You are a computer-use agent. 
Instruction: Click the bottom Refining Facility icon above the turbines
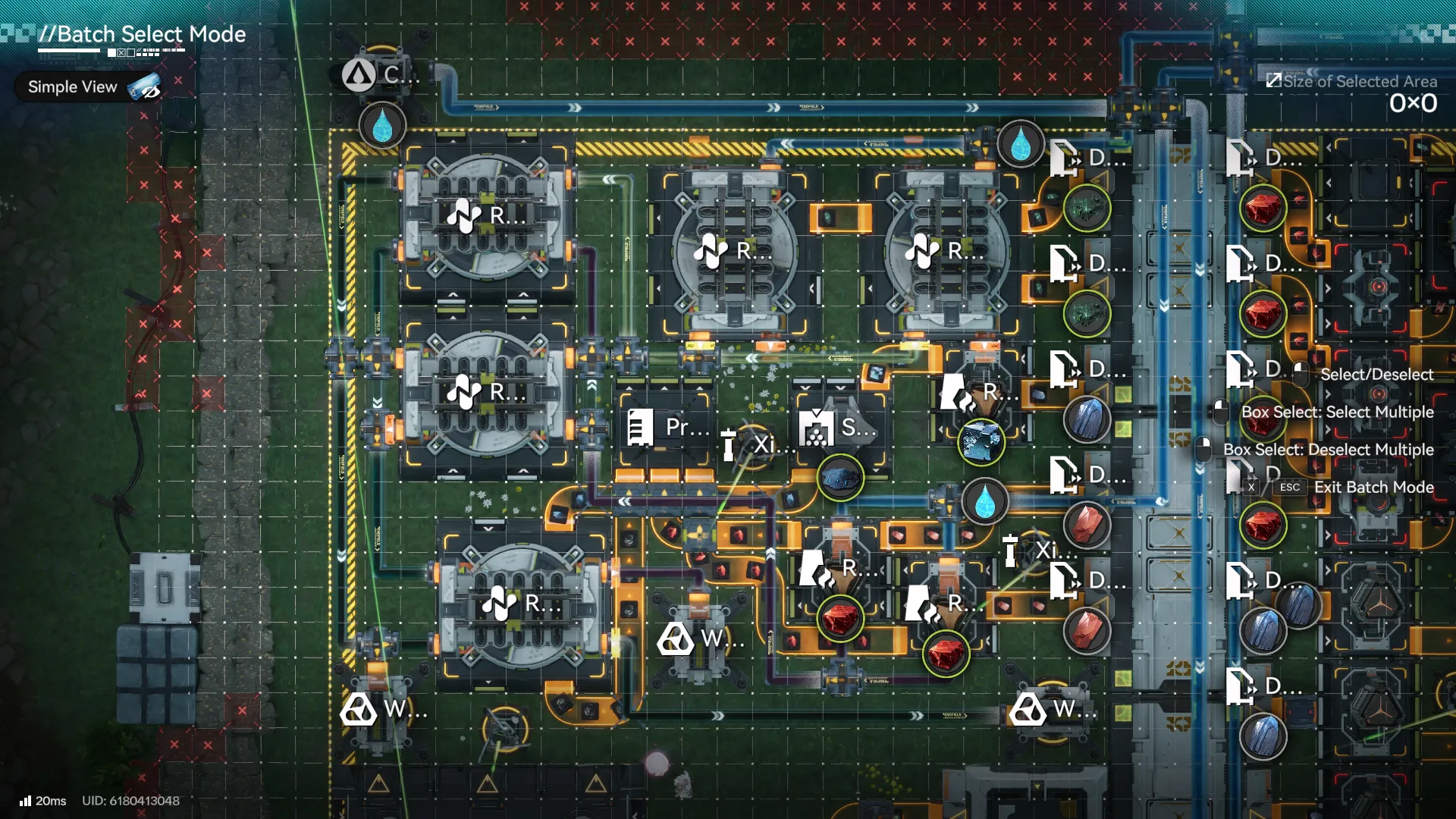[x=498, y=604]
